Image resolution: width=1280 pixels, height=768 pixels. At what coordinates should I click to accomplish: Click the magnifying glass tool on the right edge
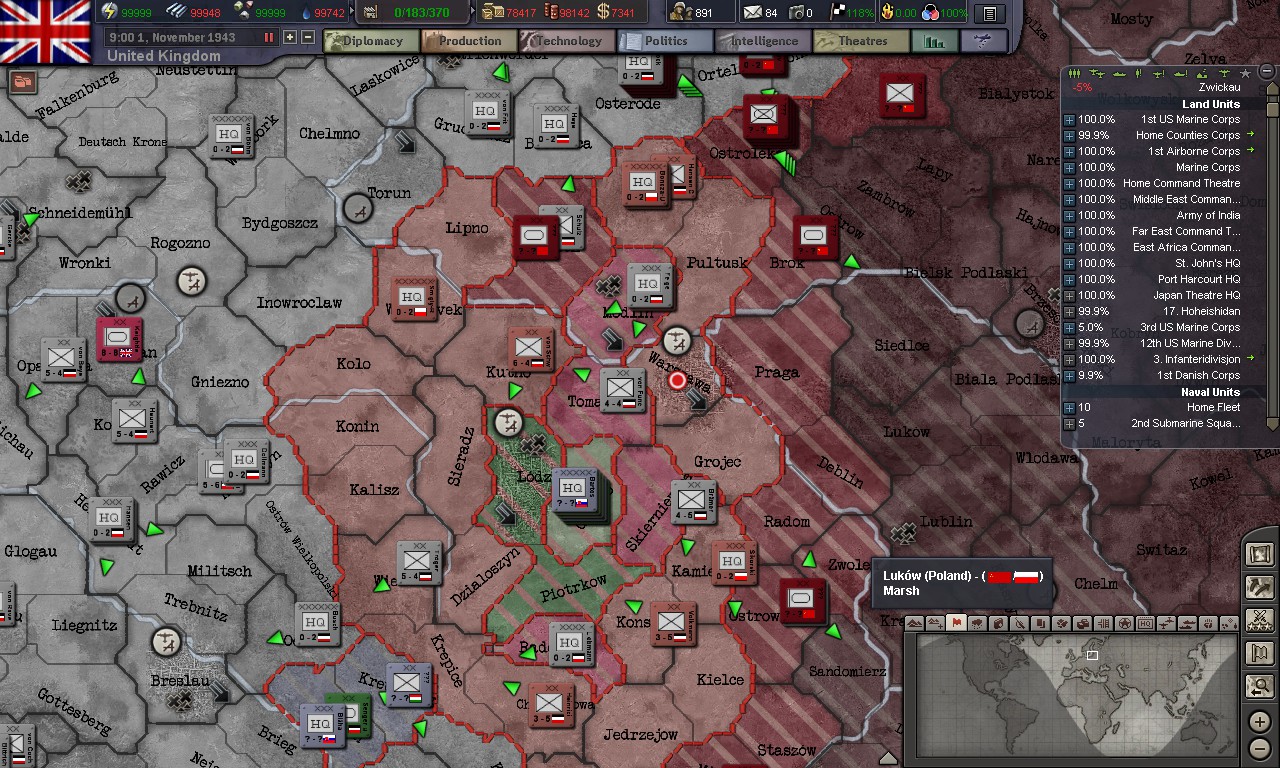coord(1259,687)
